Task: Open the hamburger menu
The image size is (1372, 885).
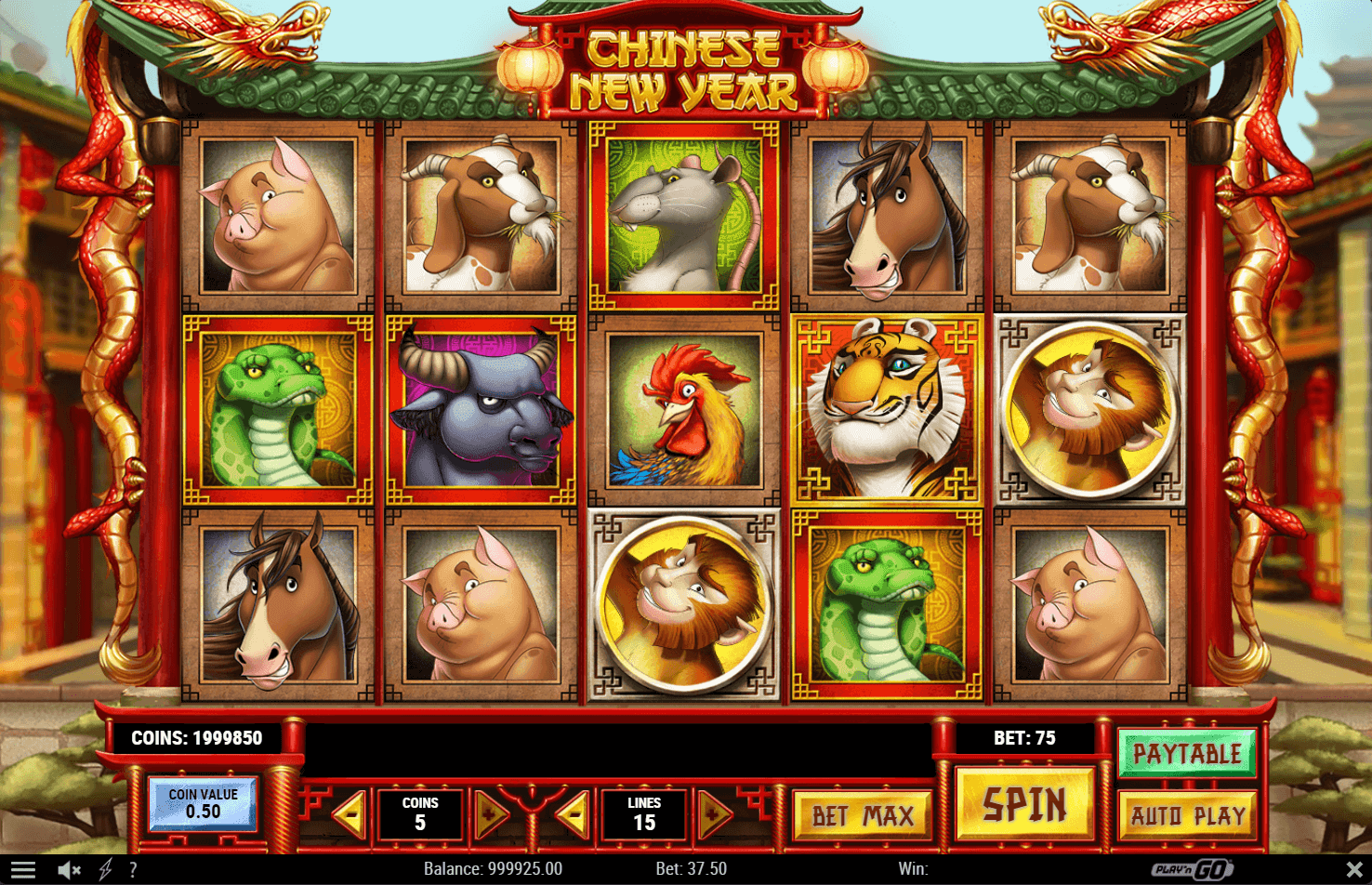Action: pyautogui.click(x=22, y=870)
